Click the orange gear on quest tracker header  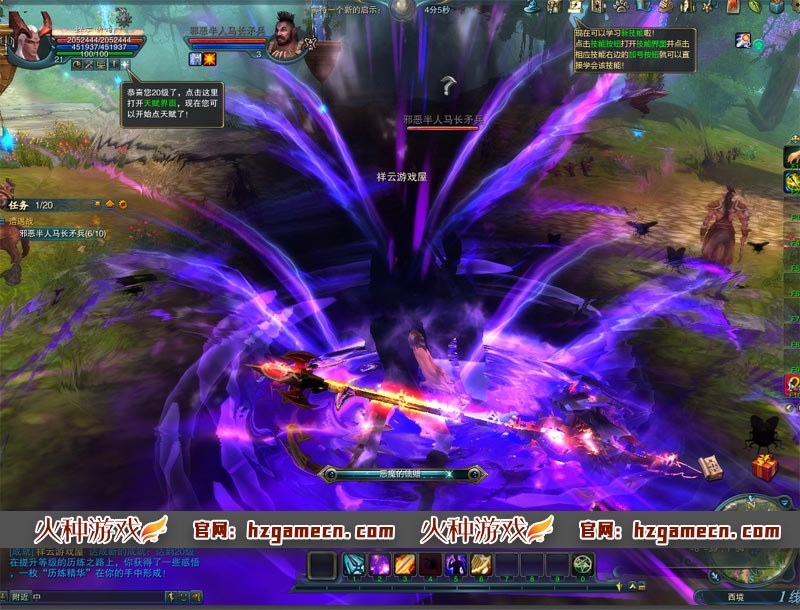[x=123, y=204]
